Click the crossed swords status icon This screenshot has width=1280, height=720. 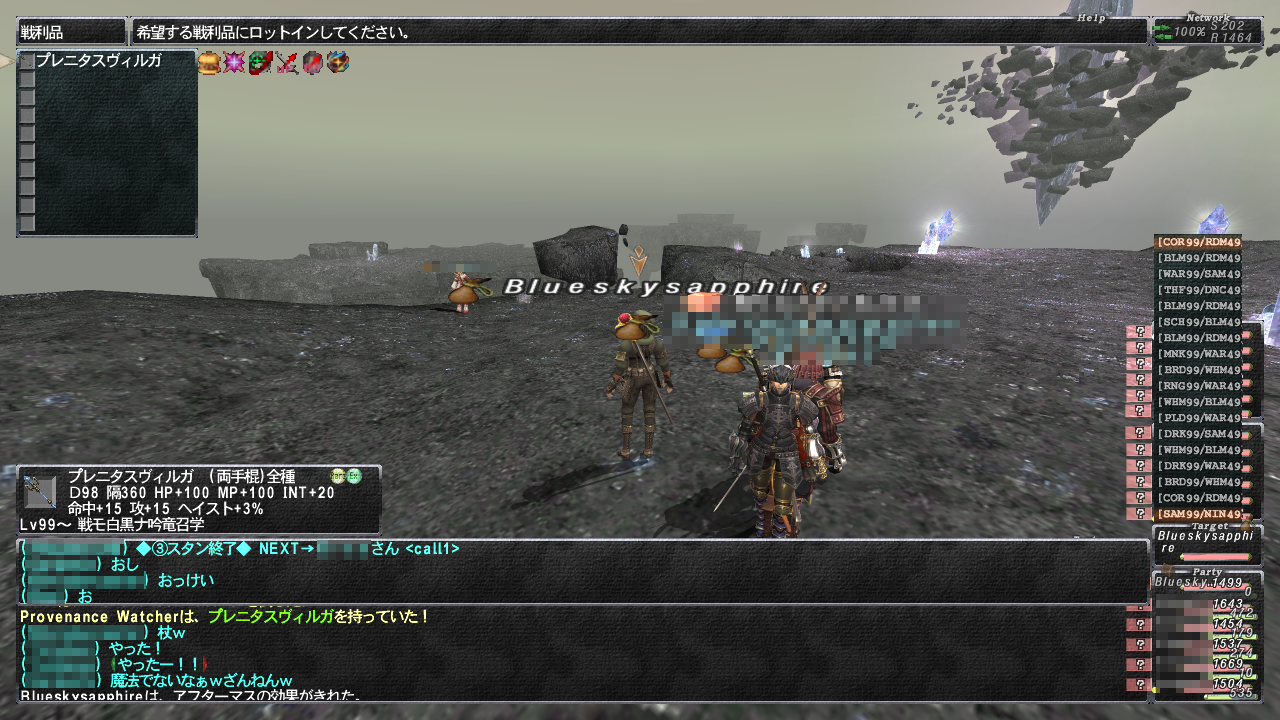[287, 63]
